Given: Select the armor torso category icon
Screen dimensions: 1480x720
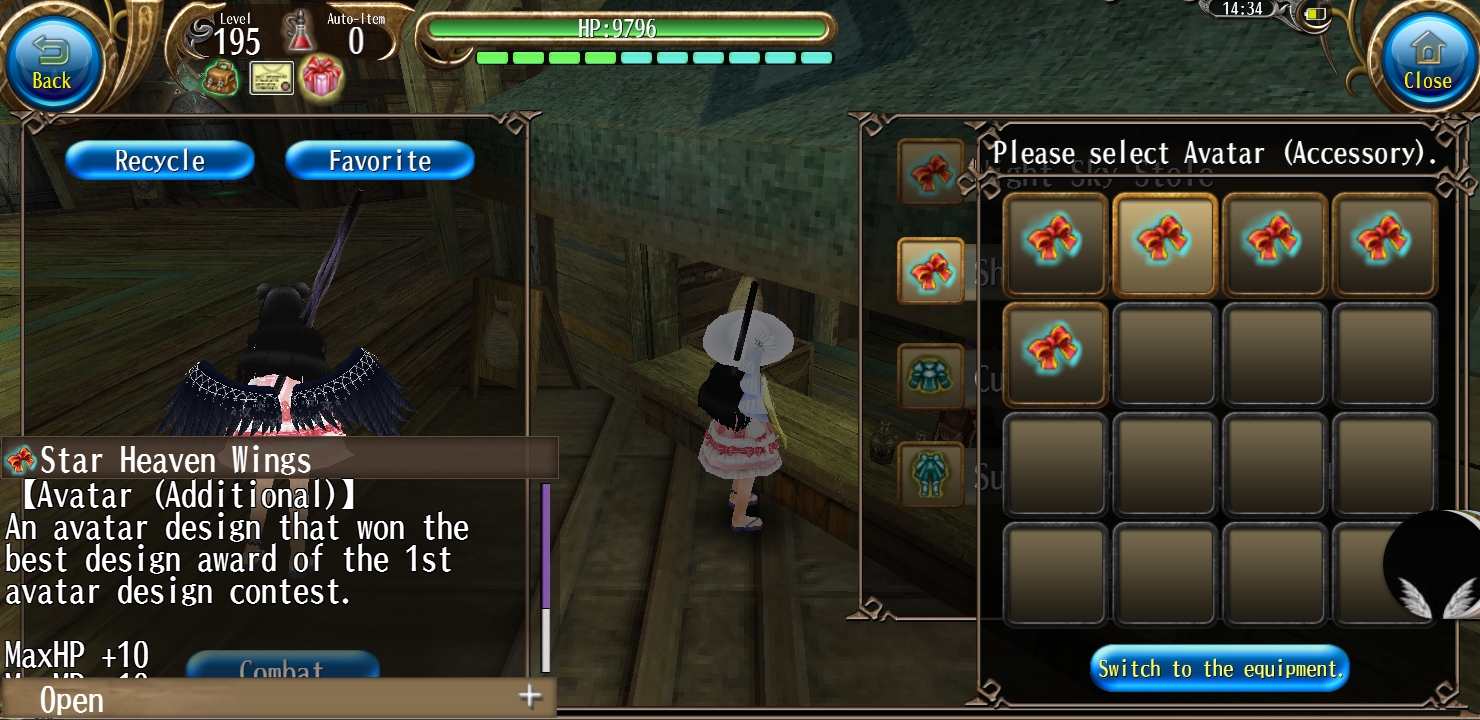Looking at the screenshot, I should click(x=931, y=375).
